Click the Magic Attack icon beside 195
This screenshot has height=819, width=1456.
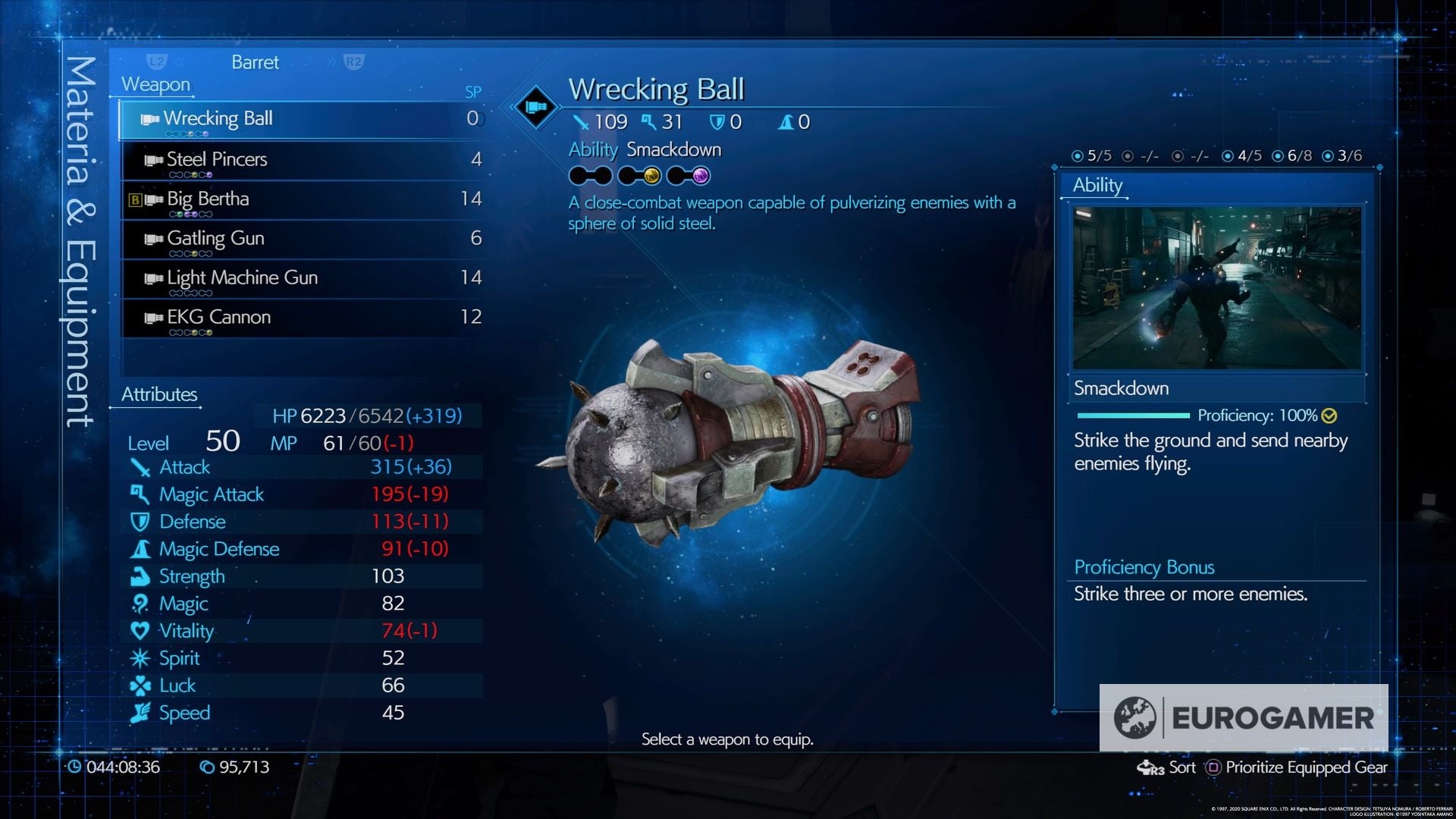pyautogui.click(x=140, y=494)
